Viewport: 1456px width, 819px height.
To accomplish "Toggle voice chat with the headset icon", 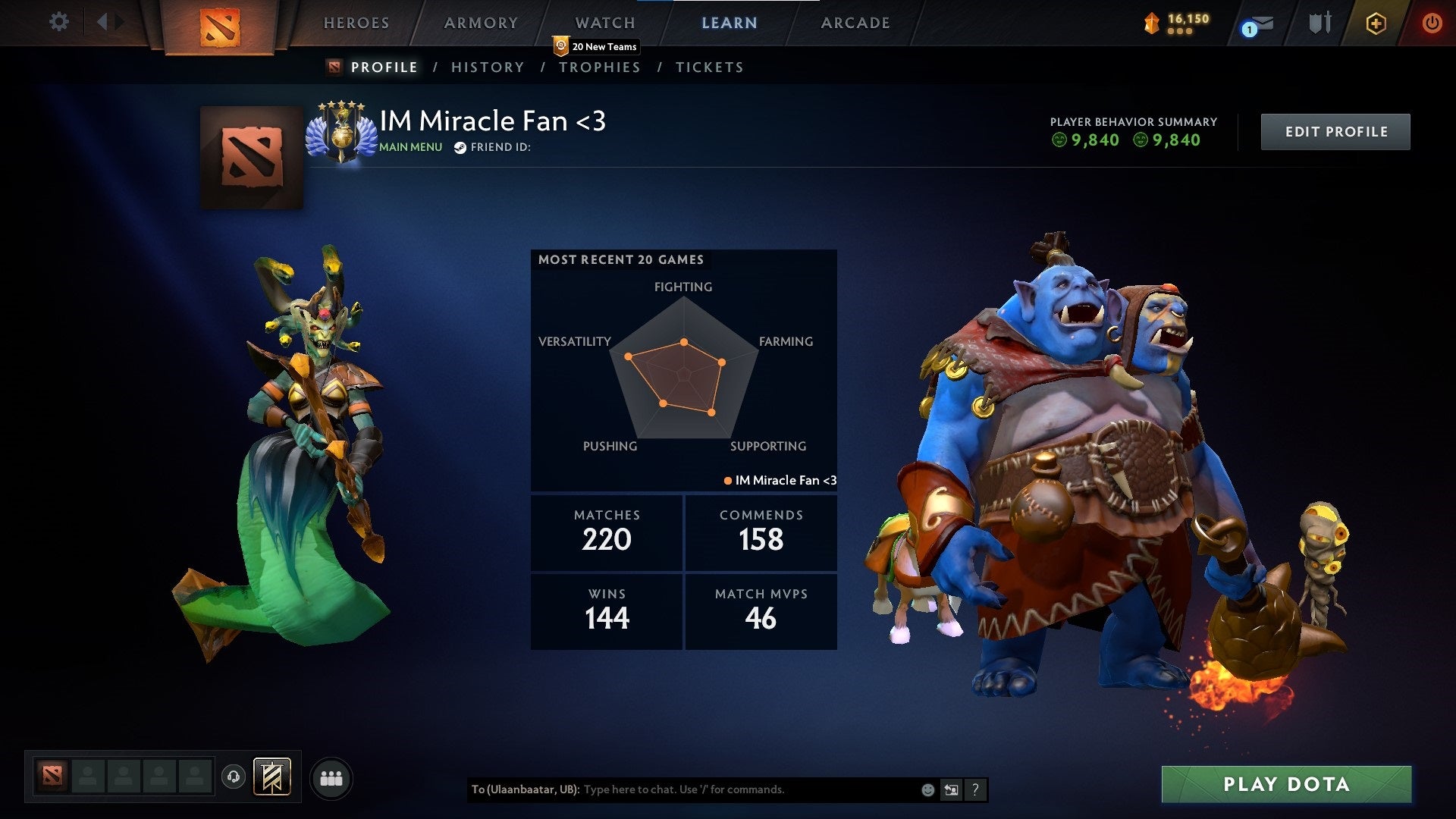I will [x=234, y=777].
